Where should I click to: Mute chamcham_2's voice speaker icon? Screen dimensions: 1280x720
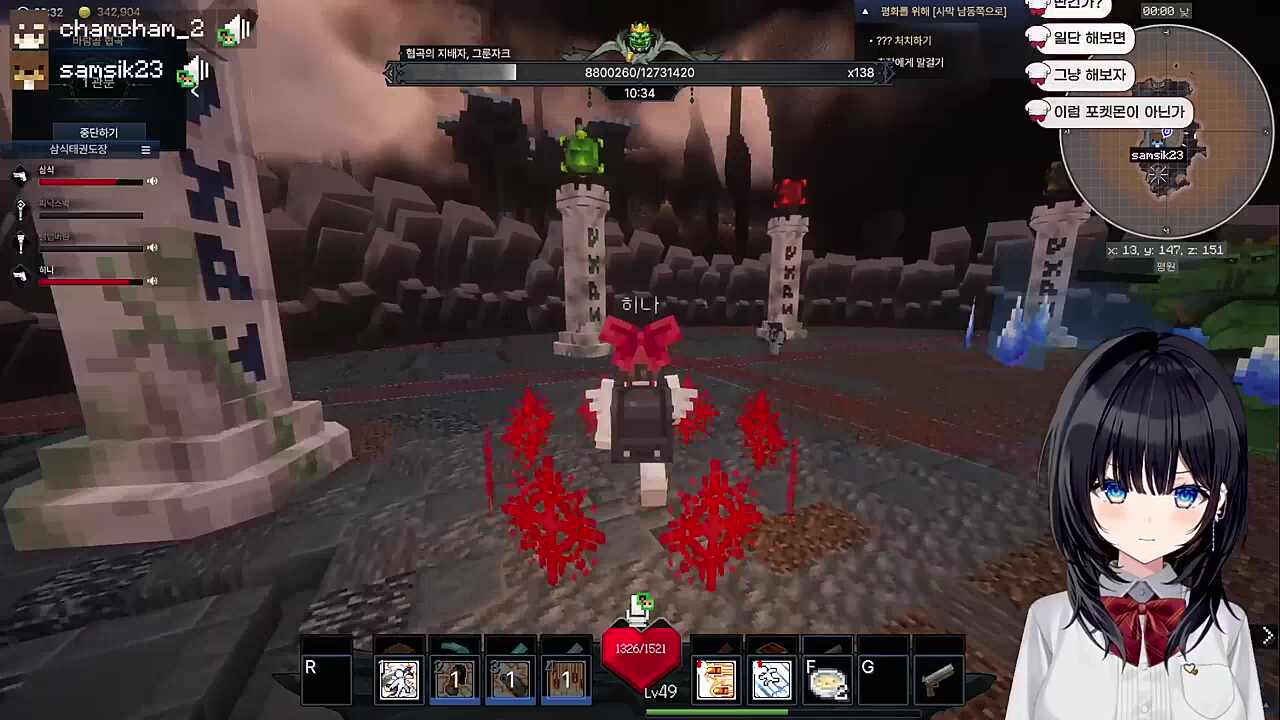point(236,30)
